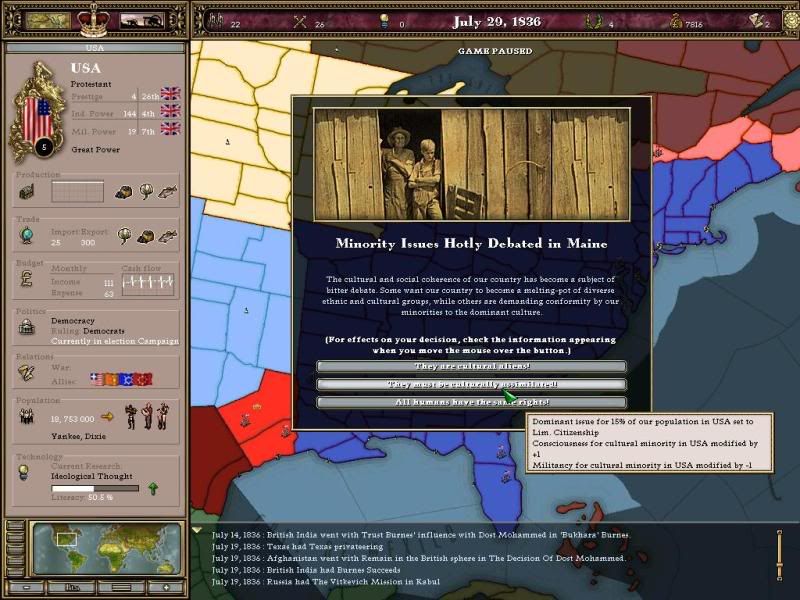The width and height of the screenshot is (800, 600).
Task: Click the Ideological Thought research bar
Action: click(x=94, y=489)
